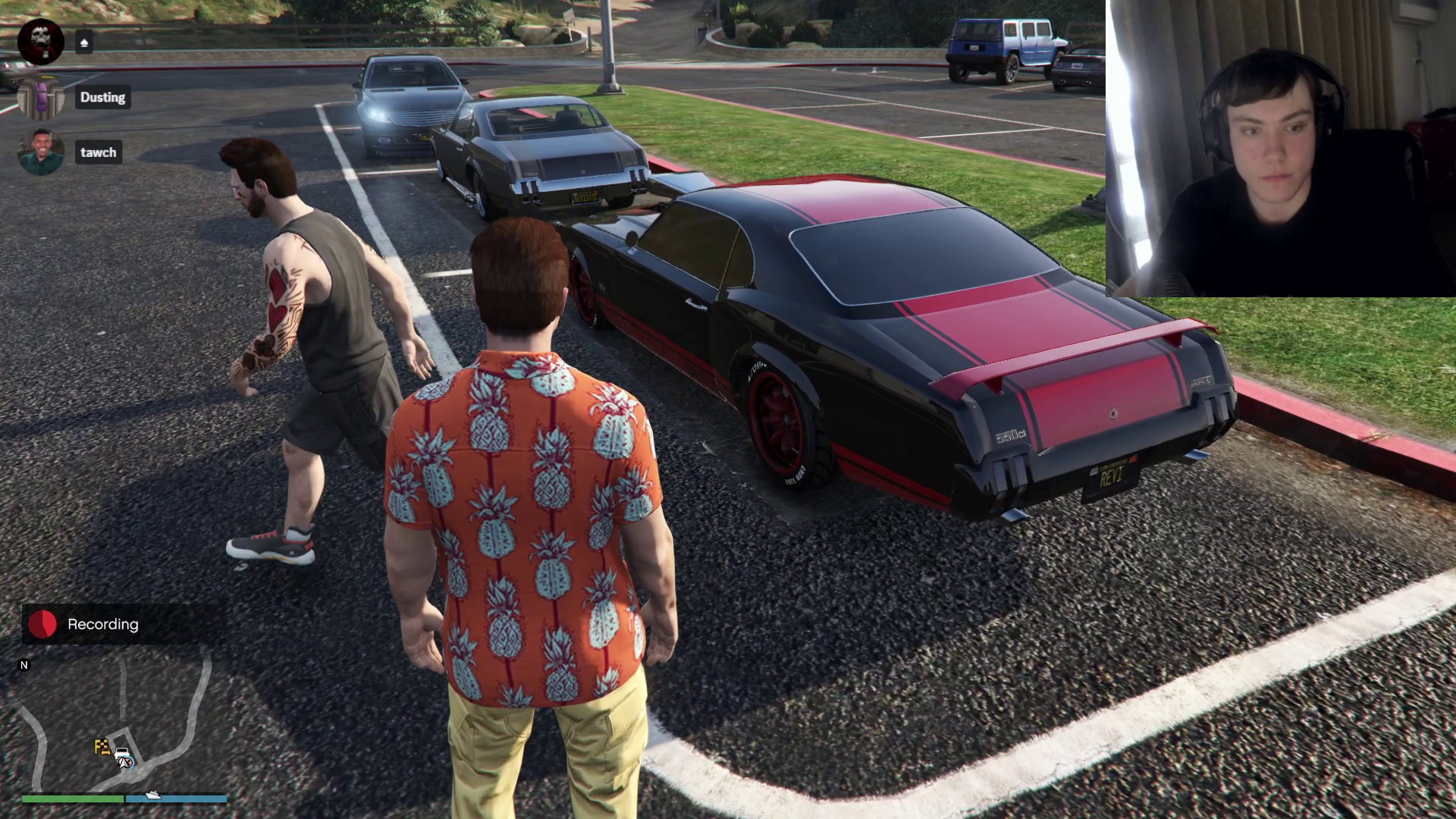Click the checkered flag marker on the minimap
Screen dimensions: 1456x819
102,746
